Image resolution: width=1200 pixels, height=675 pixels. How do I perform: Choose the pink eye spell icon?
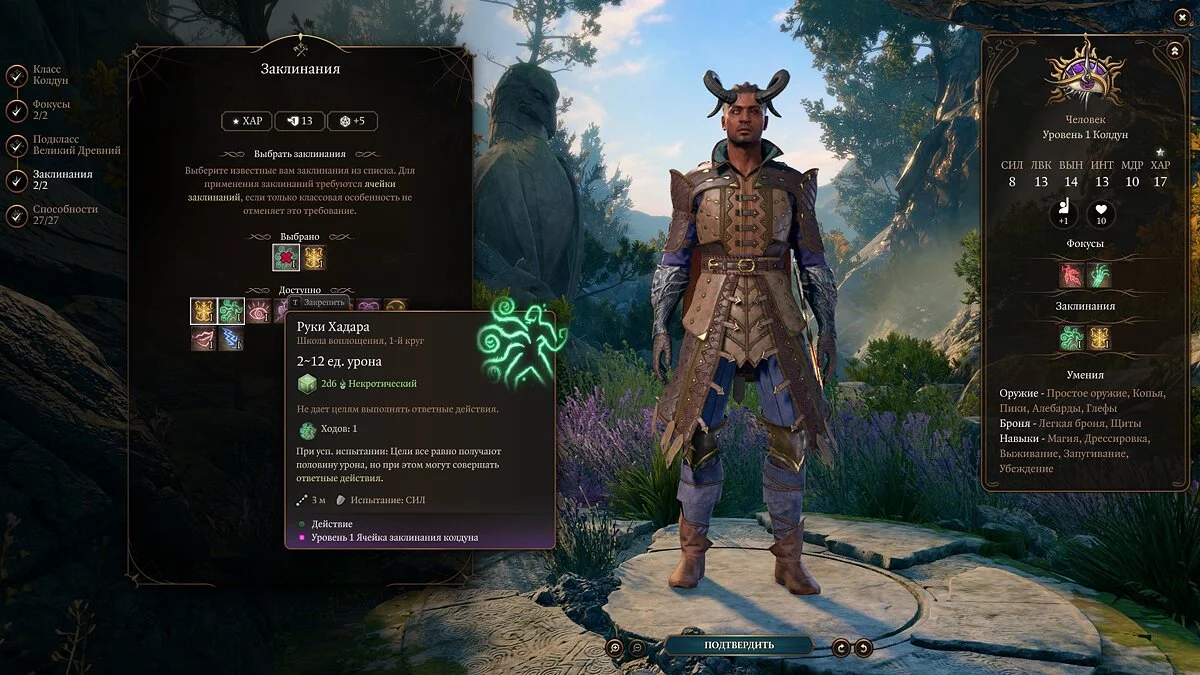click(258, 311)
